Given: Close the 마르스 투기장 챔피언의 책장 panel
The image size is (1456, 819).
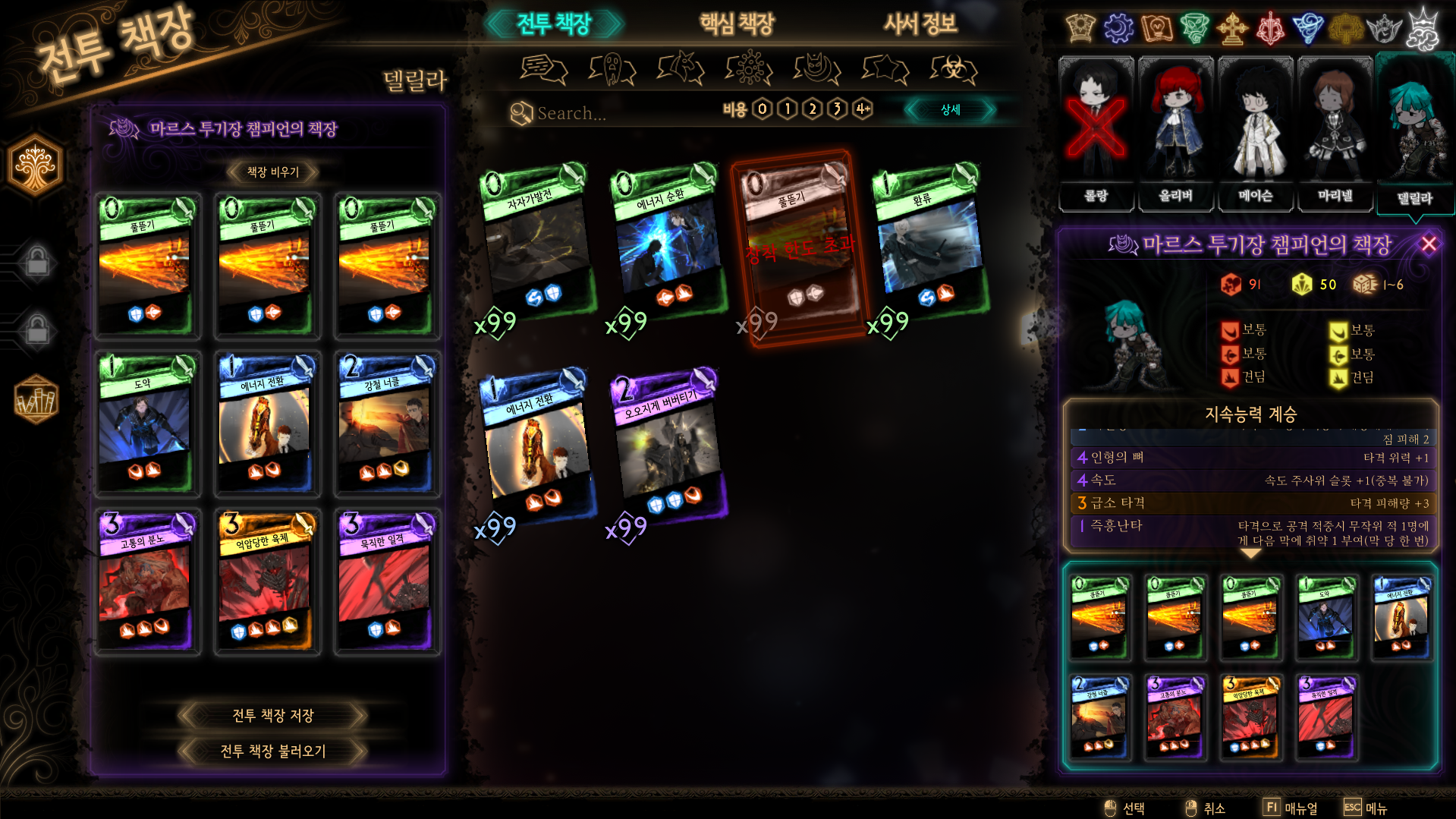Looking at the screenshot, I should coord(1429,244).
